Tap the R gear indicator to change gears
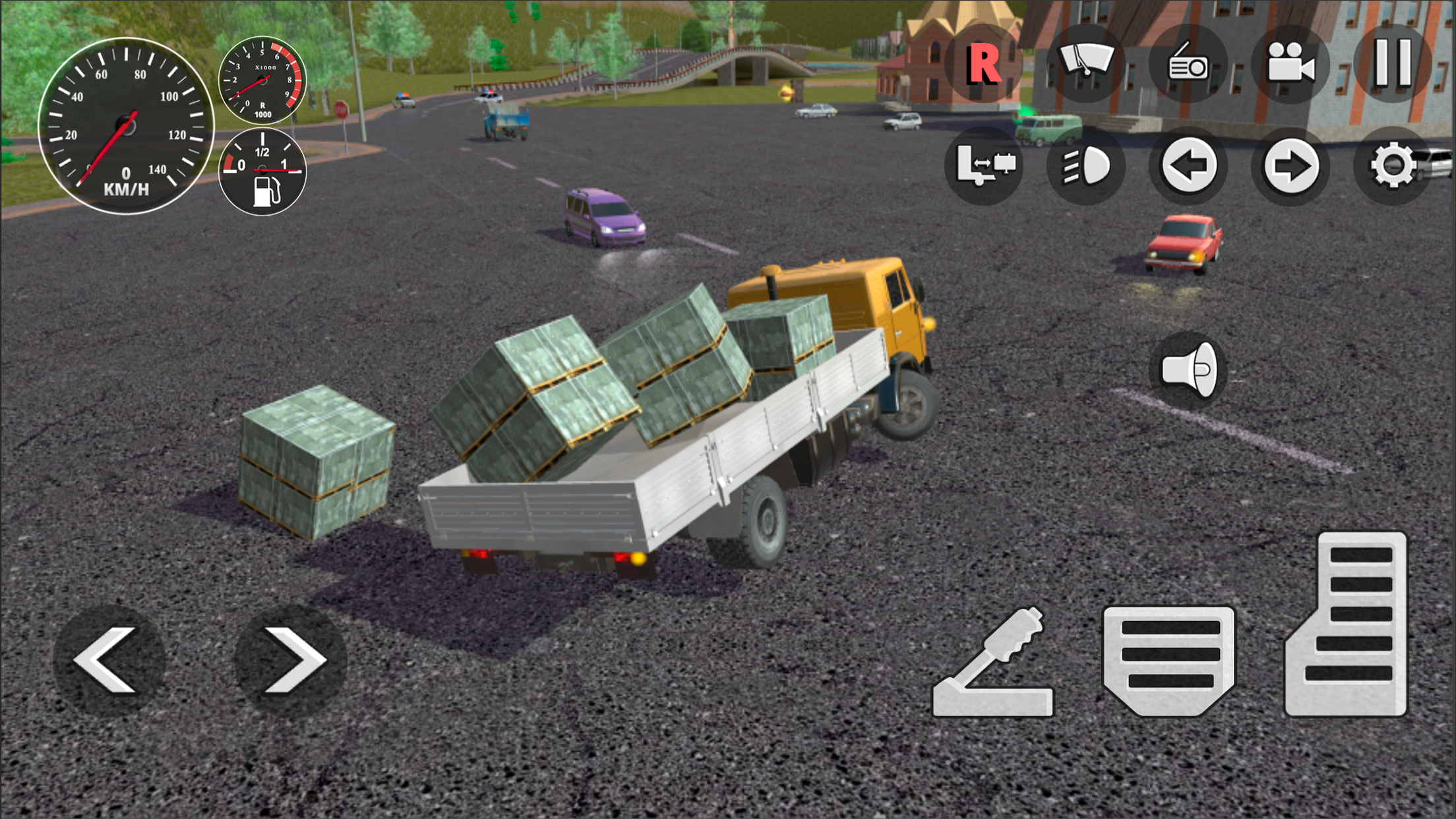 tap(984, 64)
